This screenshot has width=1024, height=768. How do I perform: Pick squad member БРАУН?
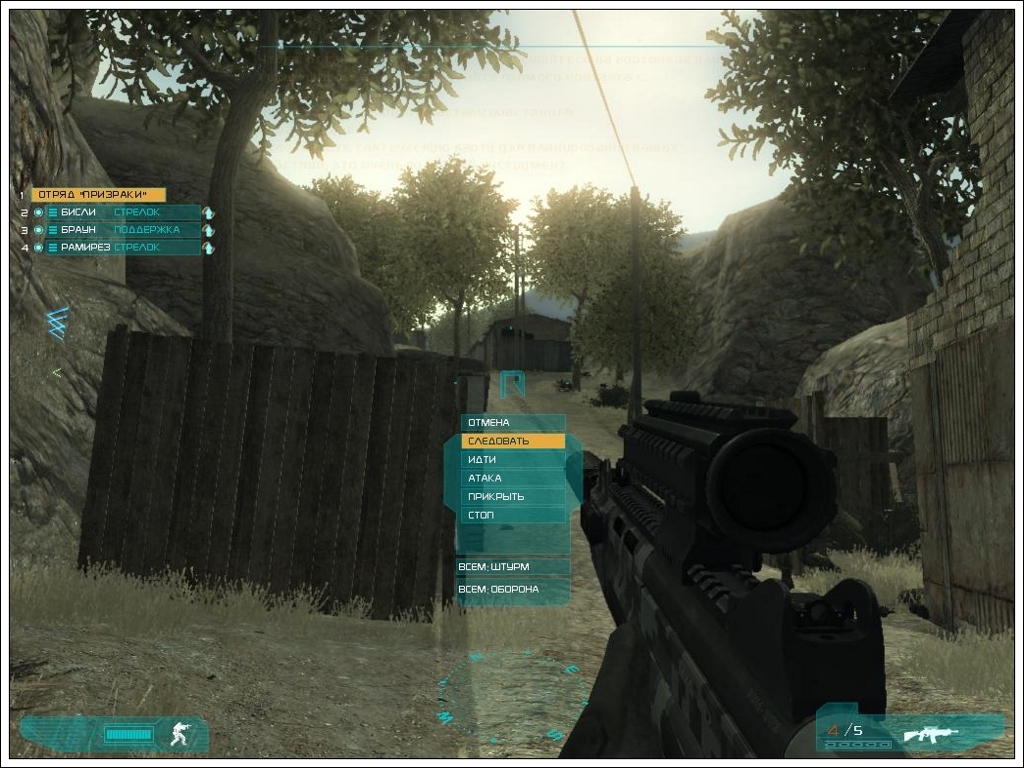click(x=122, y=230)
